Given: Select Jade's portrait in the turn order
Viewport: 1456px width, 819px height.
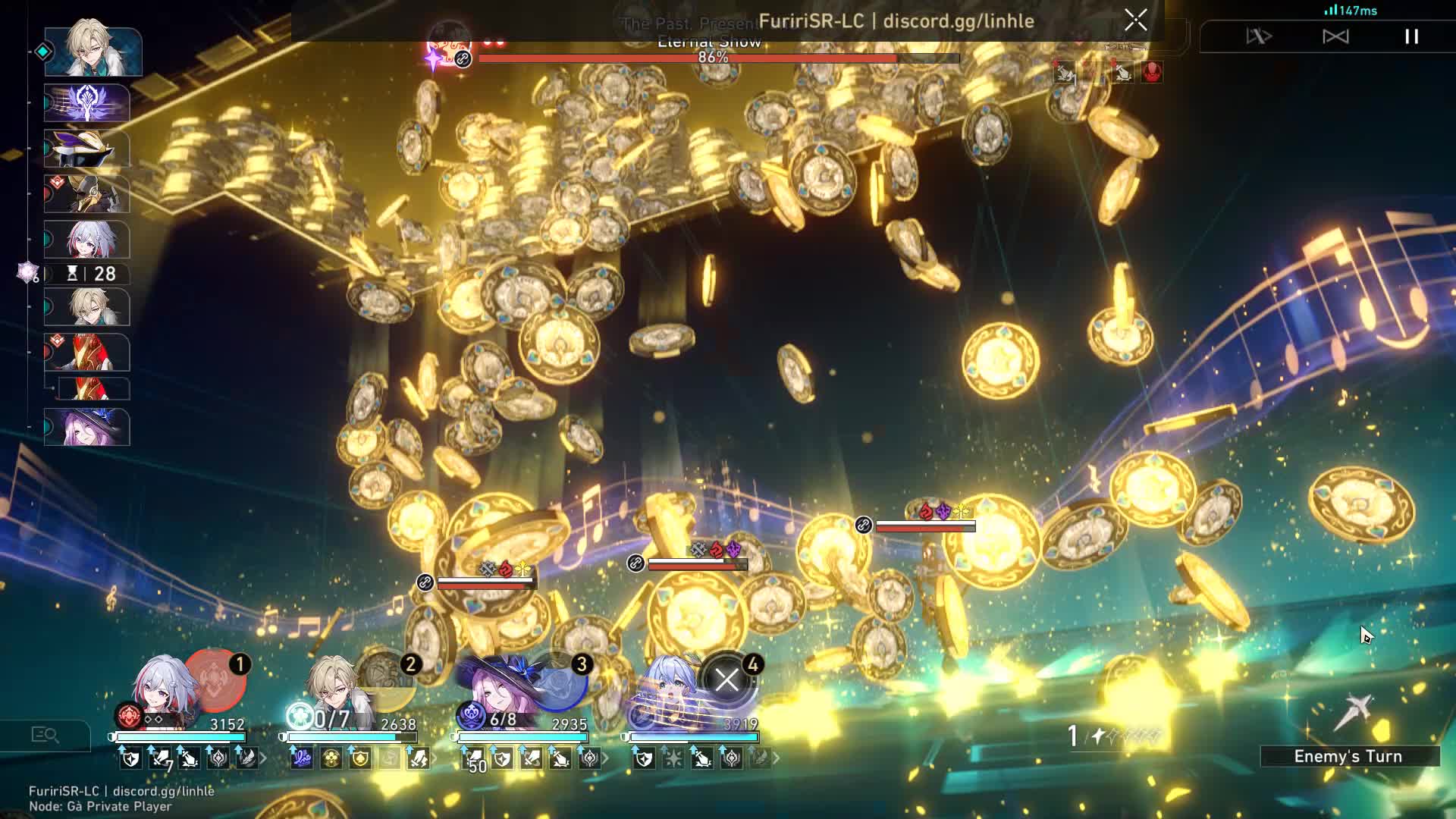Looking at the screenshot, I should [87, 427].
